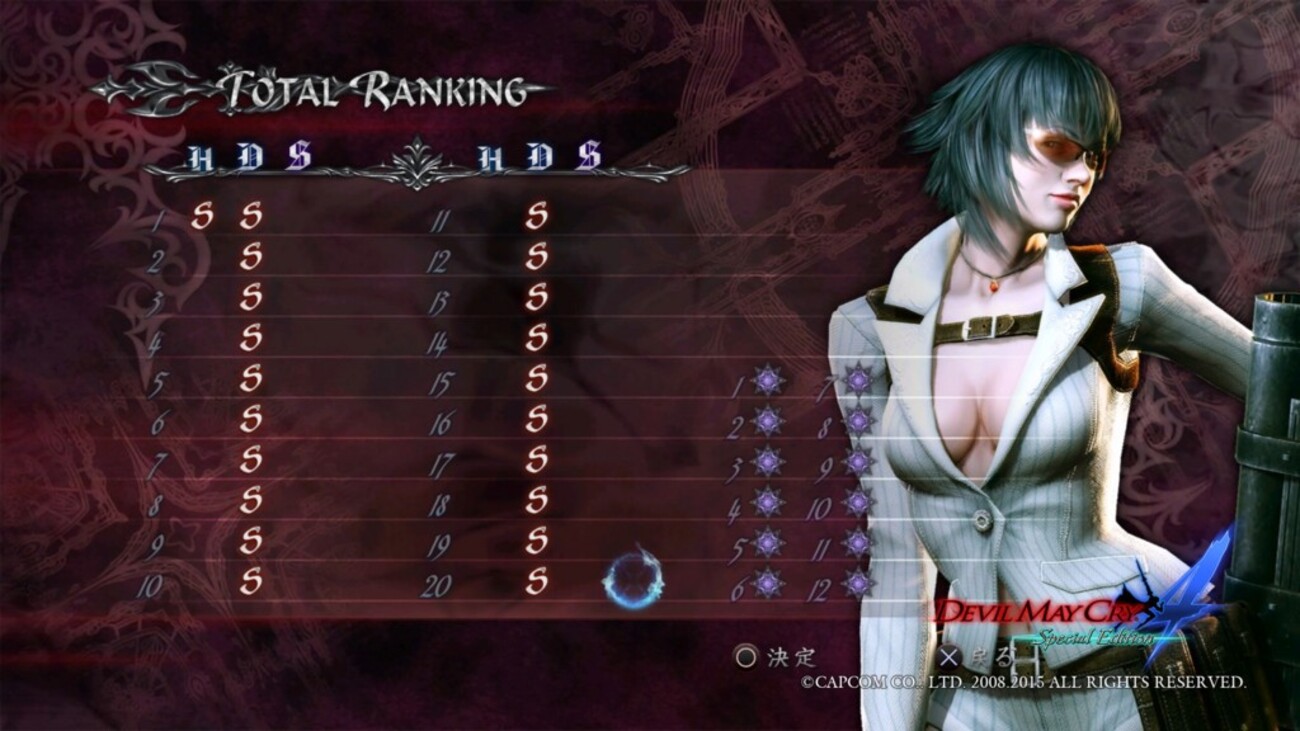The width and height of the screenshot is (1300, 731).
Task: Choose secret mission 6 emblem
Action: click(x=768, y=583)
